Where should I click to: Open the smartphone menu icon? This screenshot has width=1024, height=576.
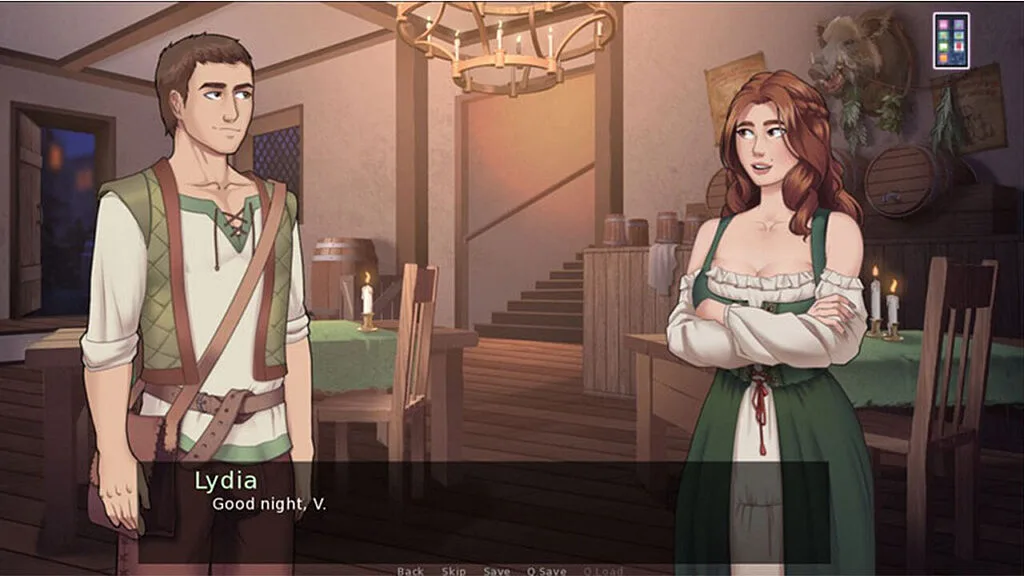951,40
